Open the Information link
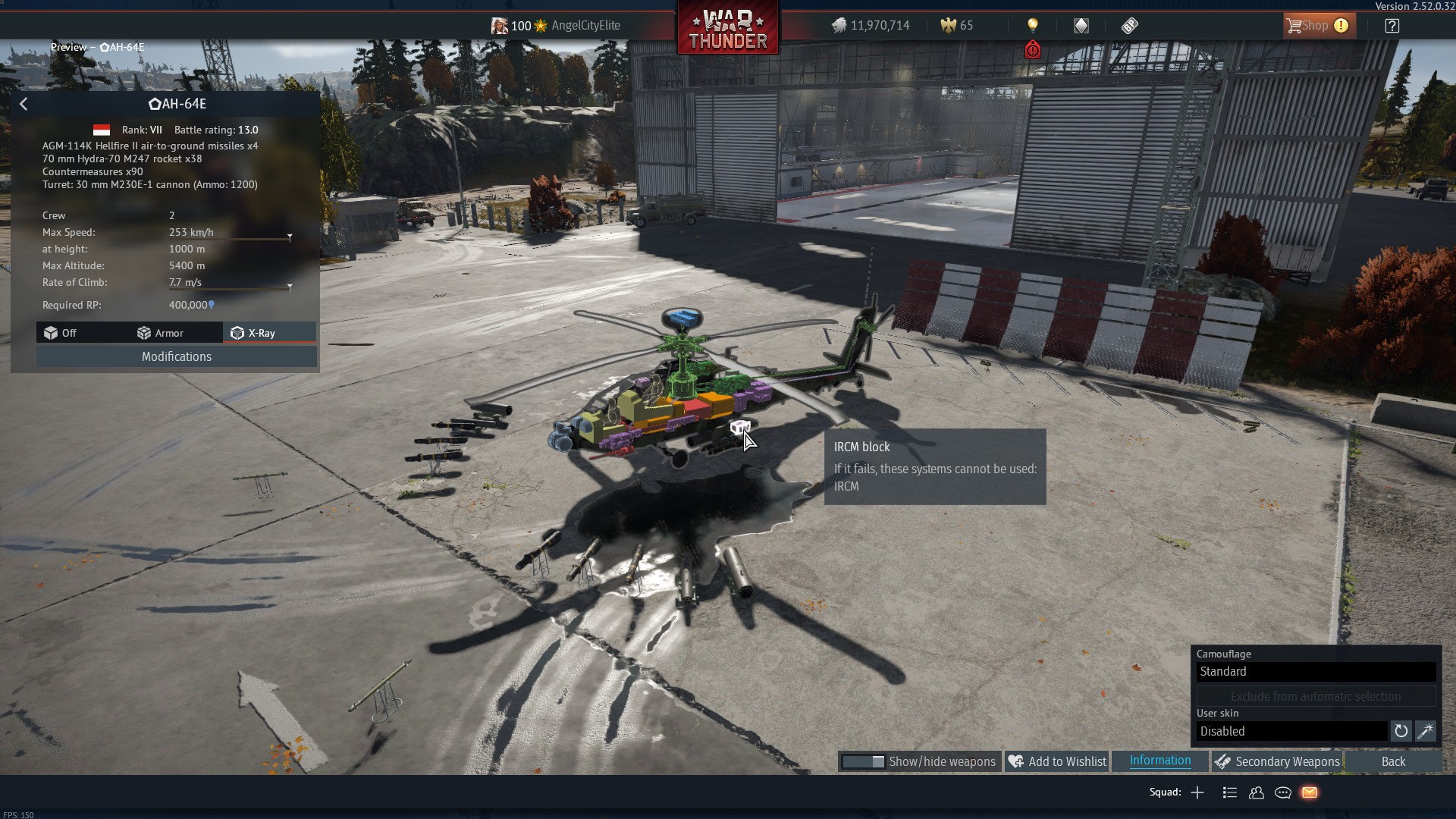 coord(1159,761)
